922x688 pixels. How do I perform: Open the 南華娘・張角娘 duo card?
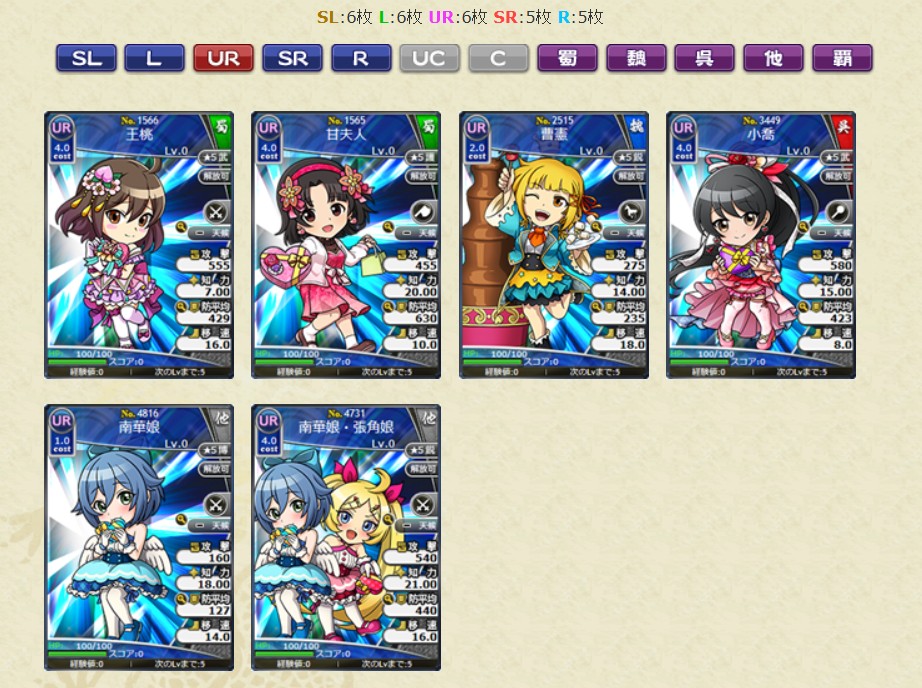[345, 537]
